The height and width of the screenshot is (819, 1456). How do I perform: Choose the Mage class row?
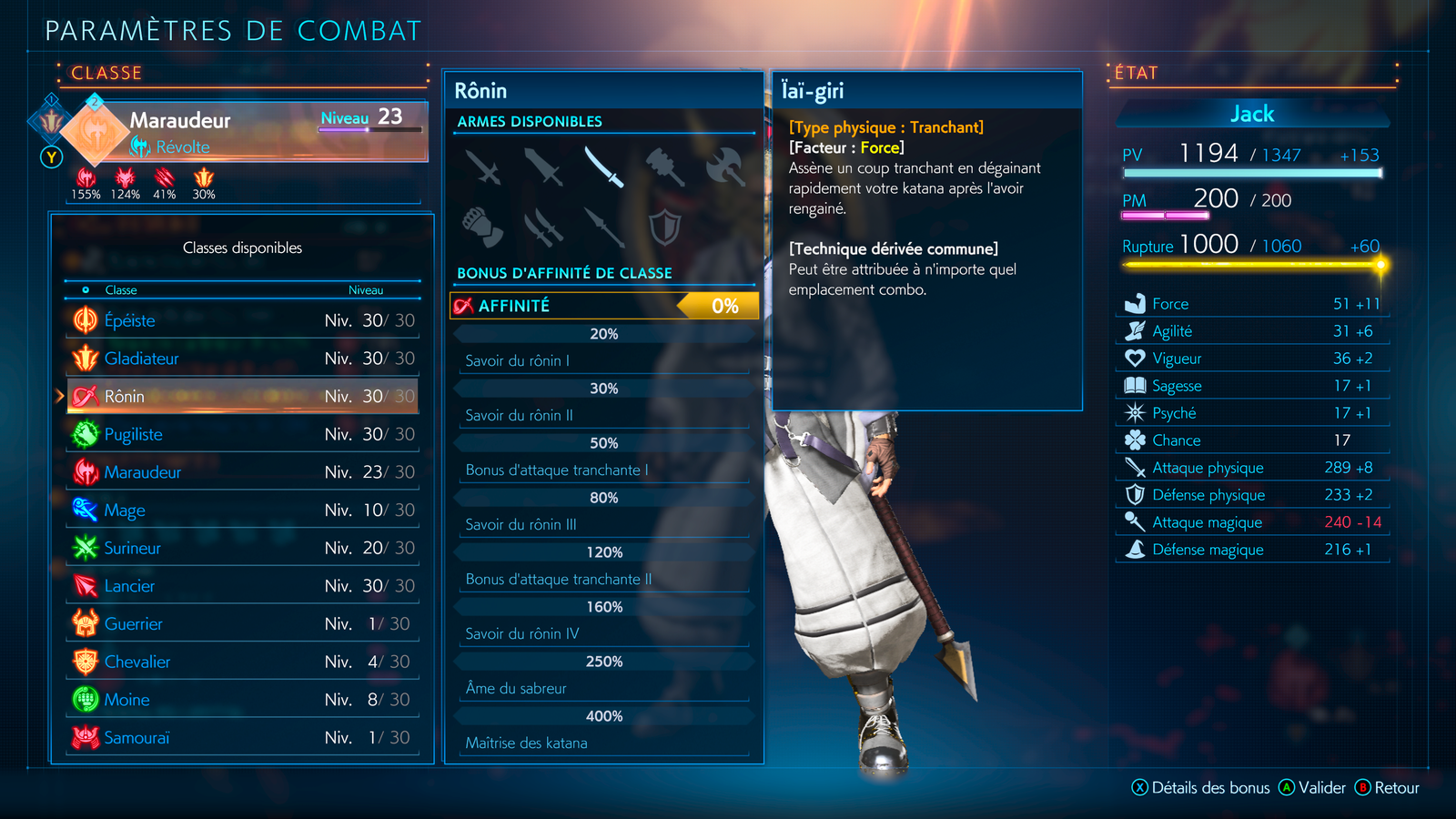click(242, 511)
